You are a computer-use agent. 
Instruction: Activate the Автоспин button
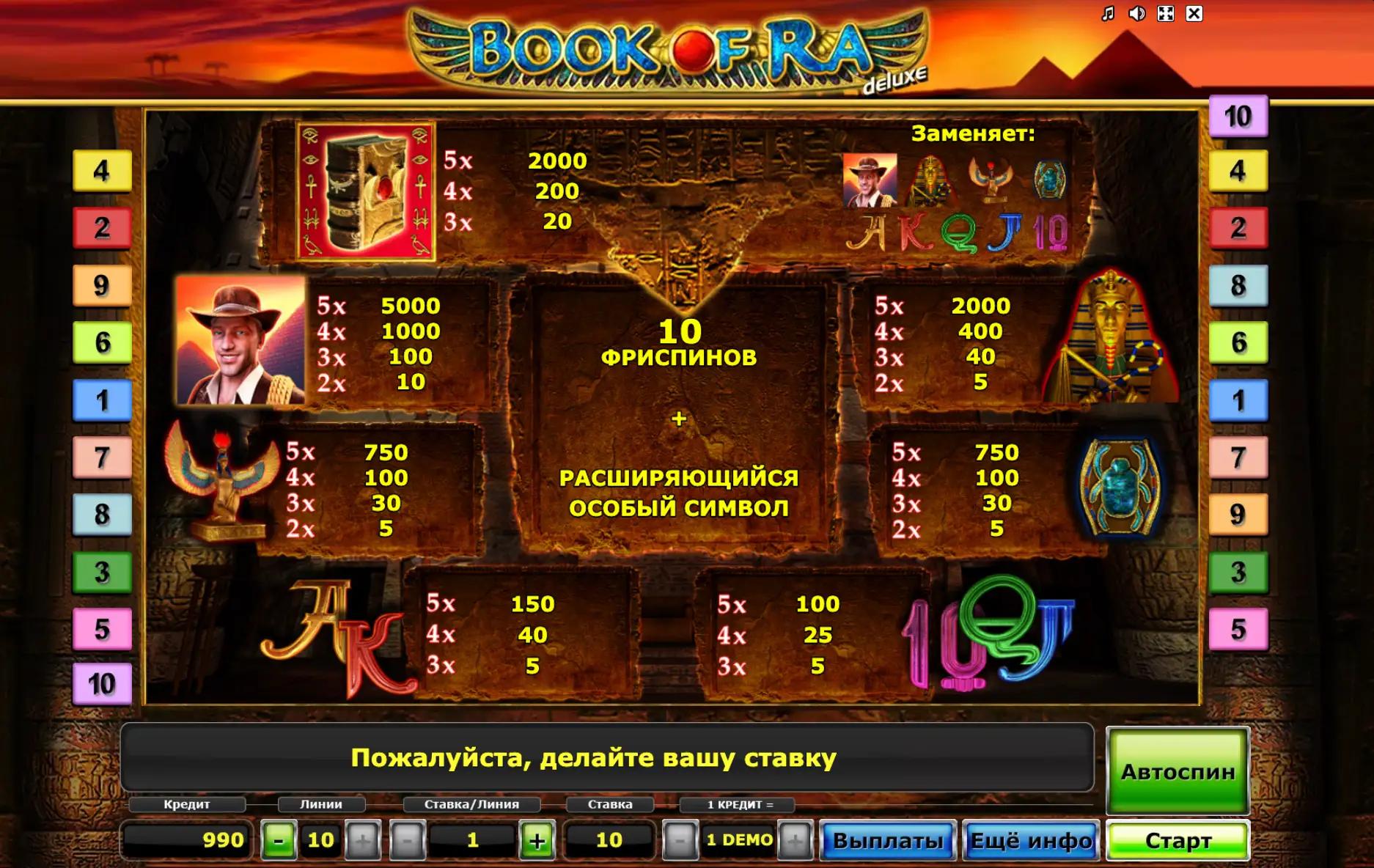pyautogui.click(x=1178, y=771)
